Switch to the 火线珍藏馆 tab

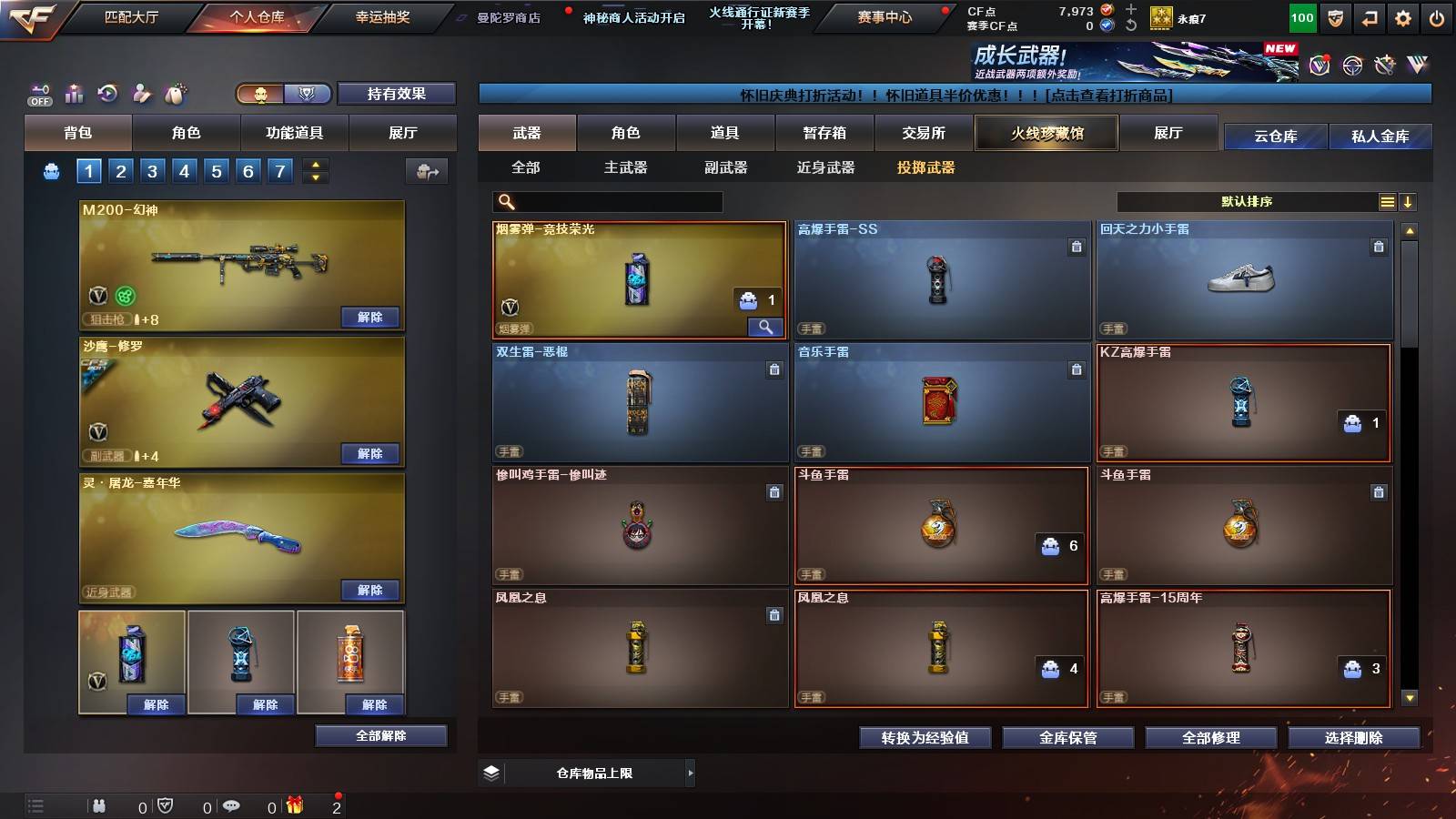[x=1046, y=133]
